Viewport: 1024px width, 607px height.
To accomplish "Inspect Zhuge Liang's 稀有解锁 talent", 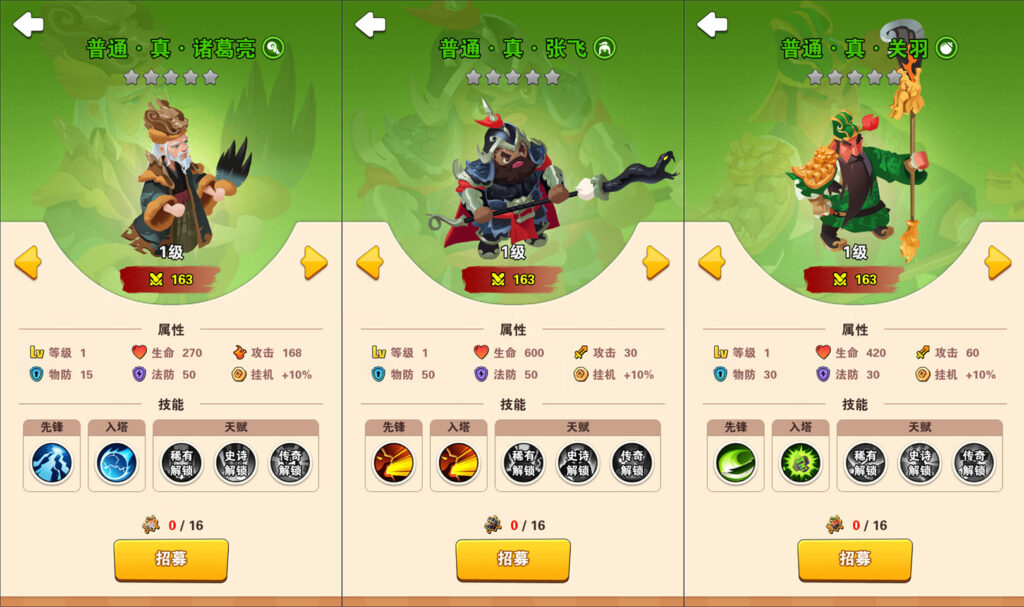I will 181,463.
